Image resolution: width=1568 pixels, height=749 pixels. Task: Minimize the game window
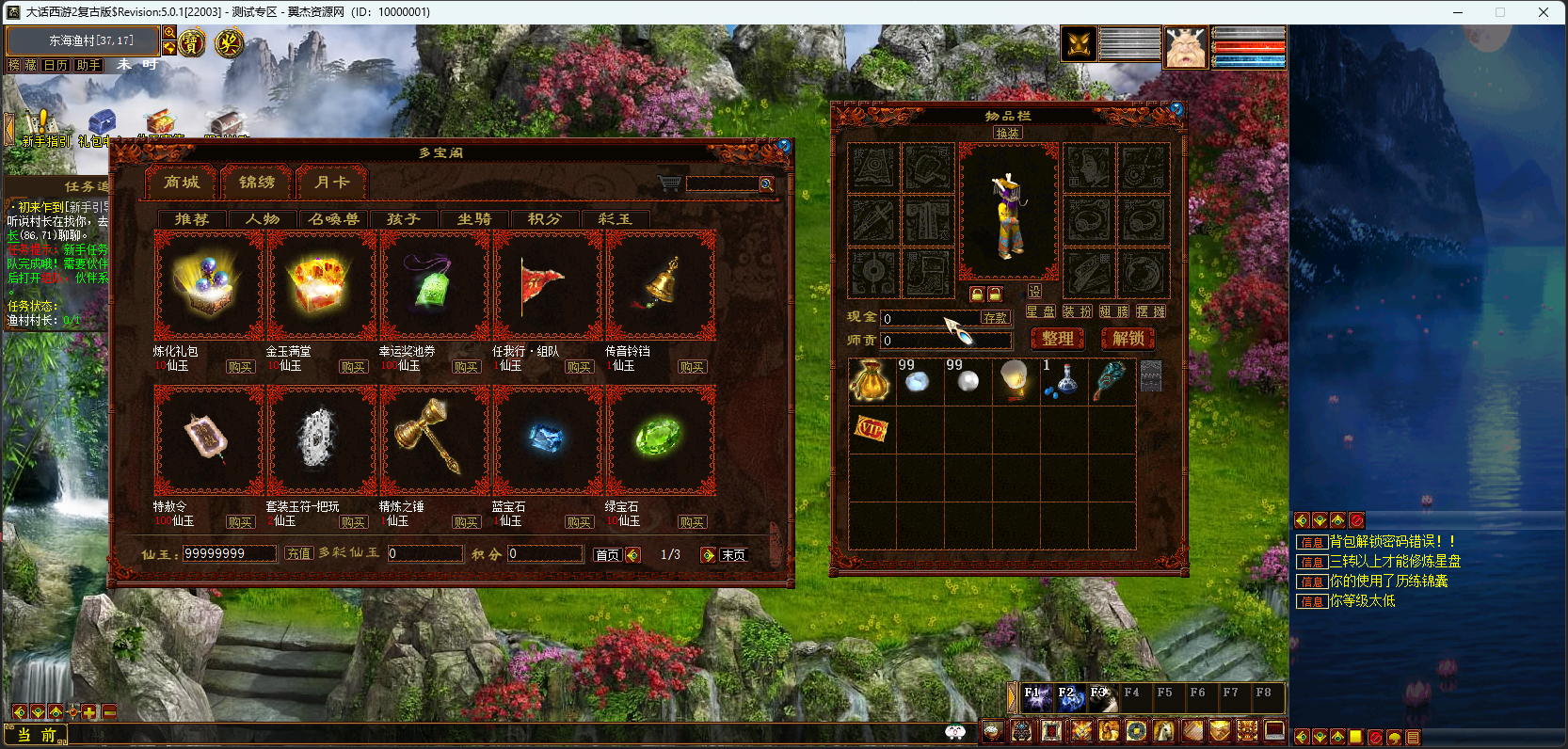1458,12
